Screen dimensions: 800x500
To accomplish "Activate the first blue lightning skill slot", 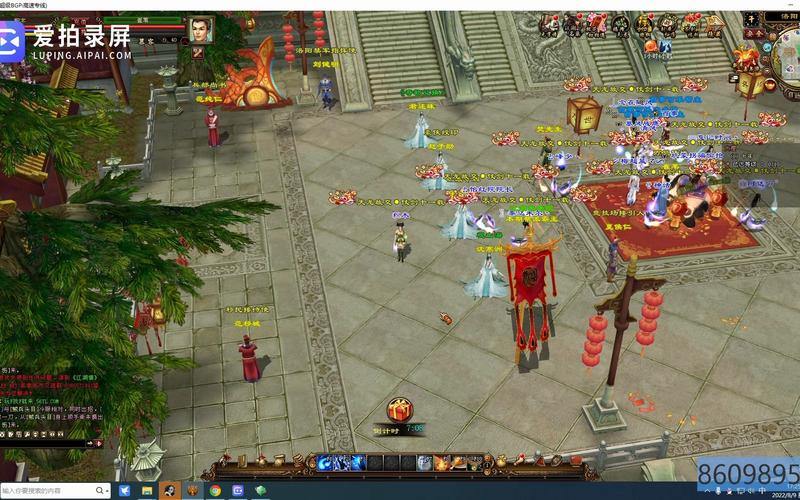I will (326, 462).
